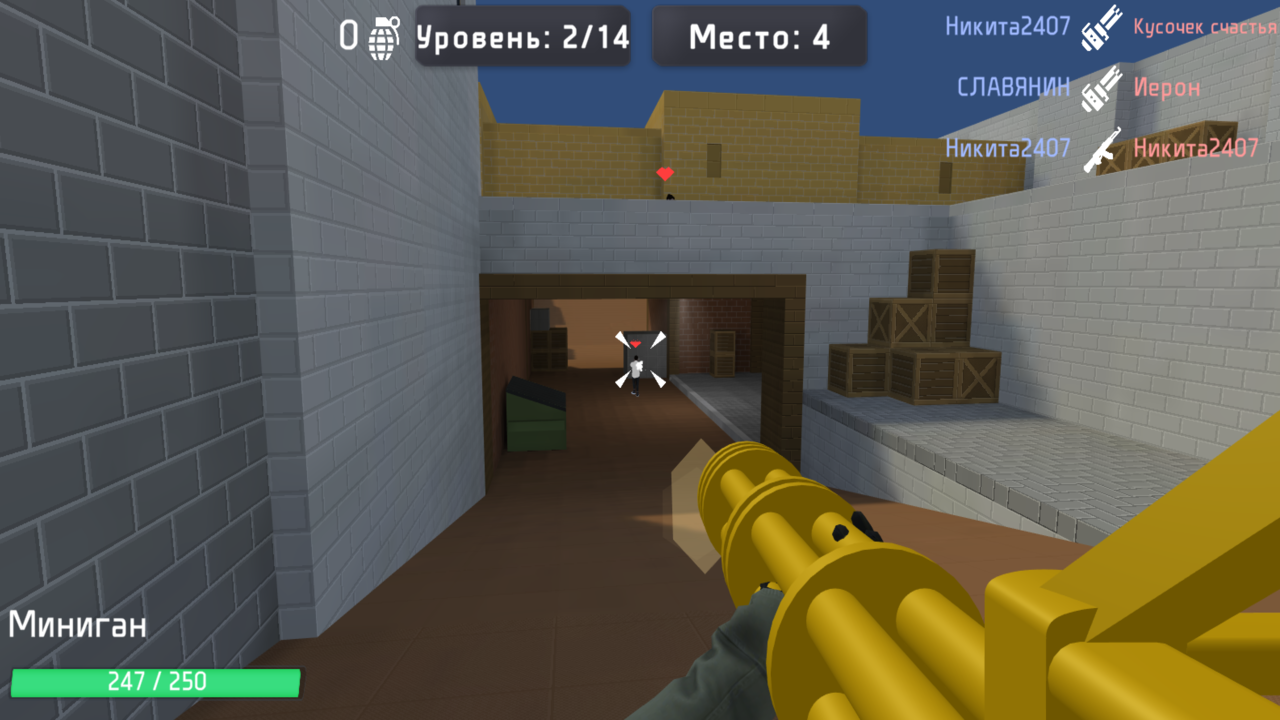The height and width of the screenshot is (720, 1280).
Task: Click the green 247 / 250 ammo bar
Action: click(x=155, y=682)
